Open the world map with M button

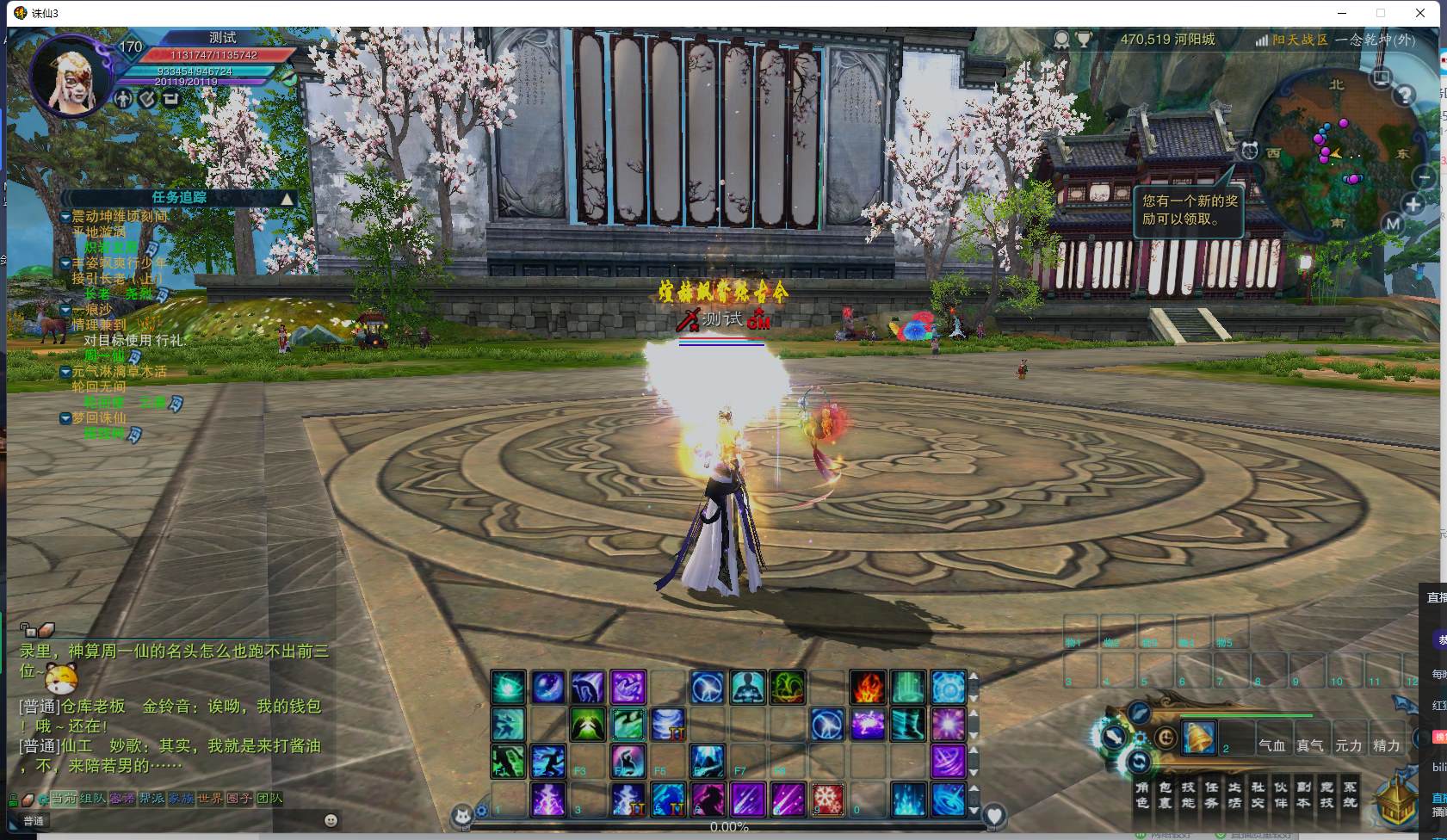point(1393,225)
